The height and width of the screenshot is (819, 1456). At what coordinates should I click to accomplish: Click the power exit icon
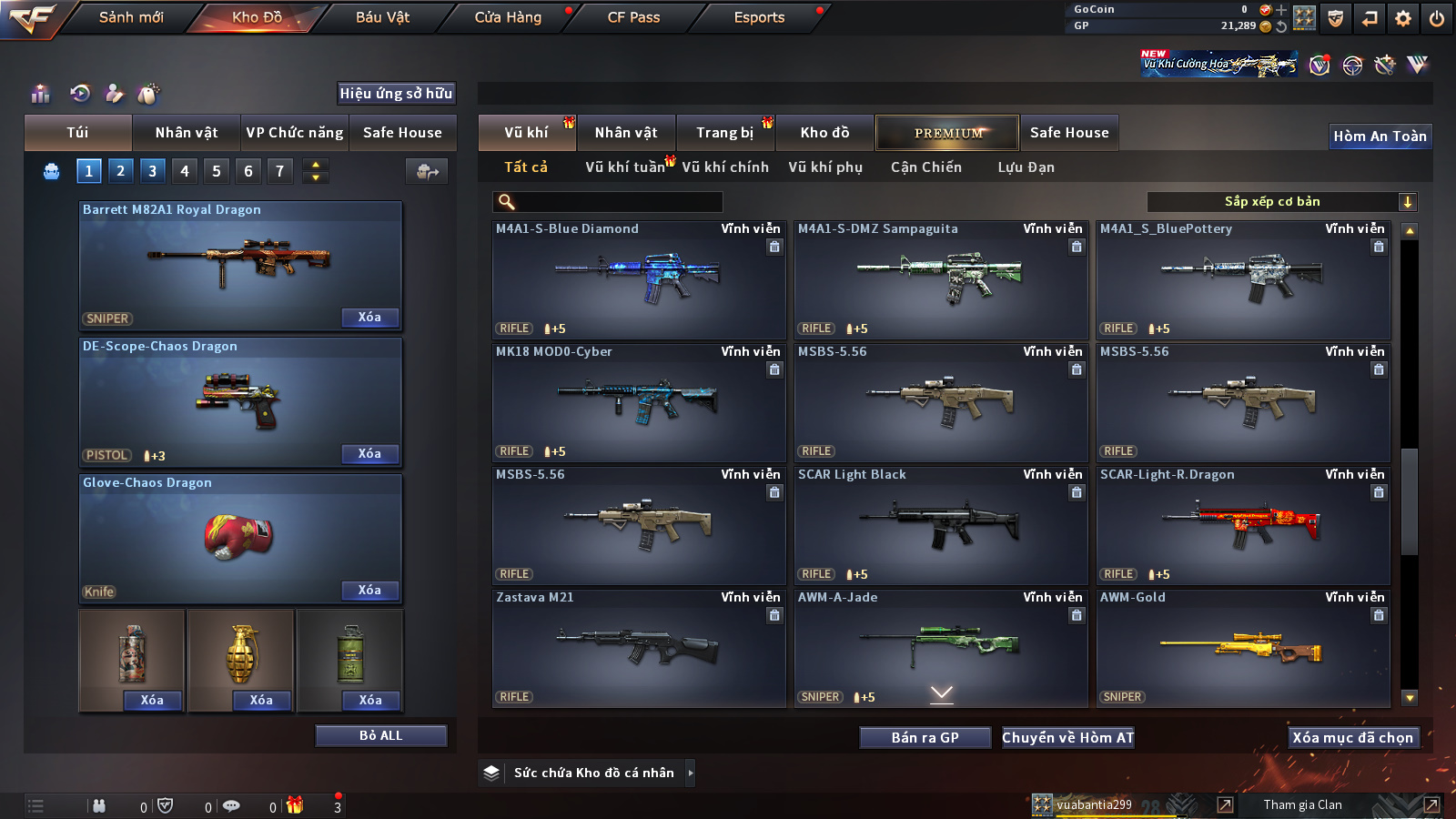click(x=1437, y=18)
